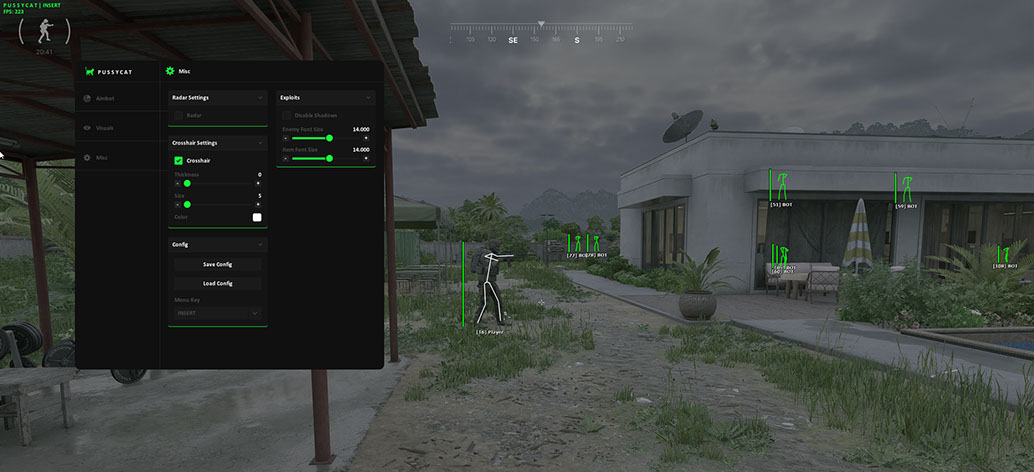Open the Aimbot tab
The image size is (1034, 472).
[105, 98]
